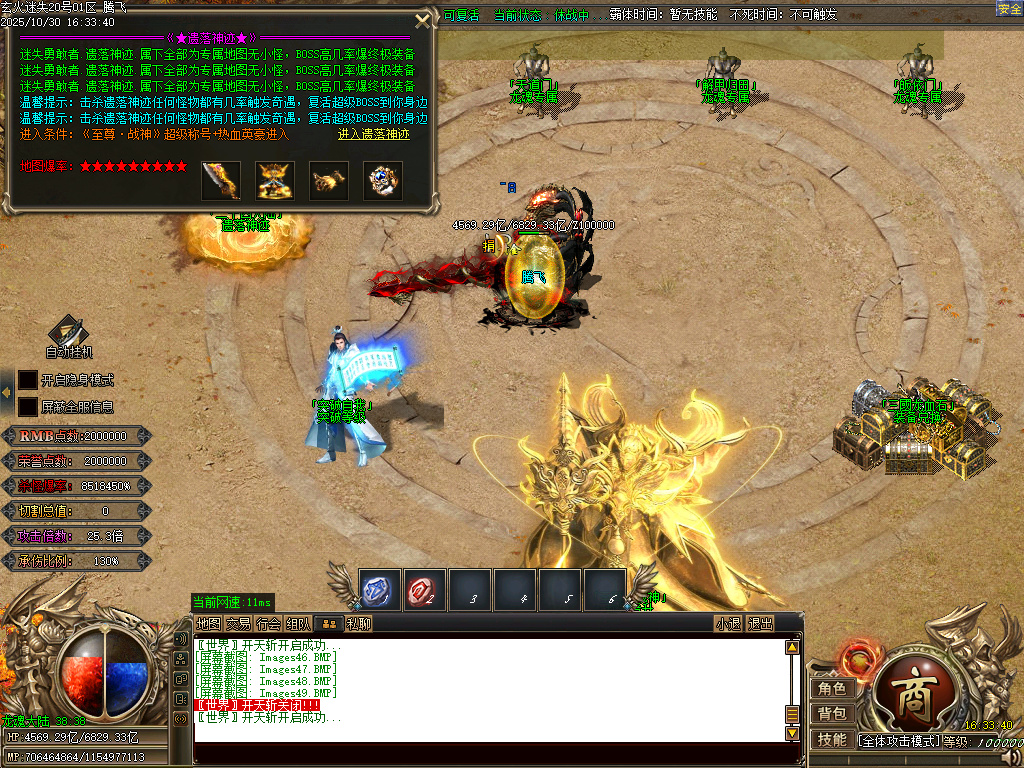Use the red rune in hotbar slot 2
1024x768 pixels.
tap(425, 590)
